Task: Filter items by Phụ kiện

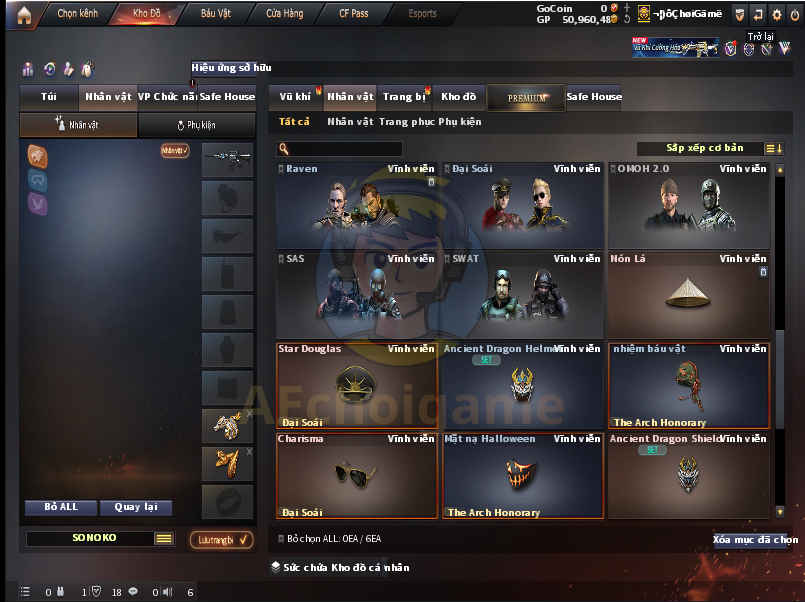Action: click(x=458, y=122)
